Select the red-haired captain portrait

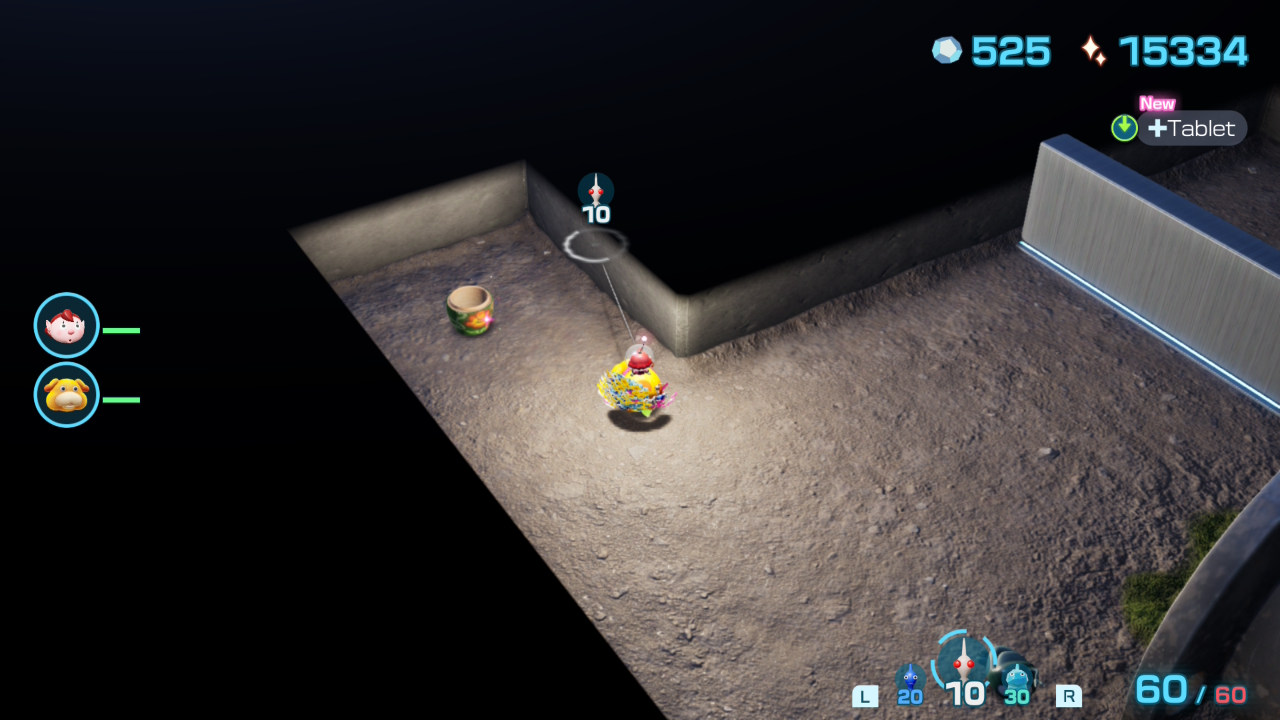click(67, 326)
